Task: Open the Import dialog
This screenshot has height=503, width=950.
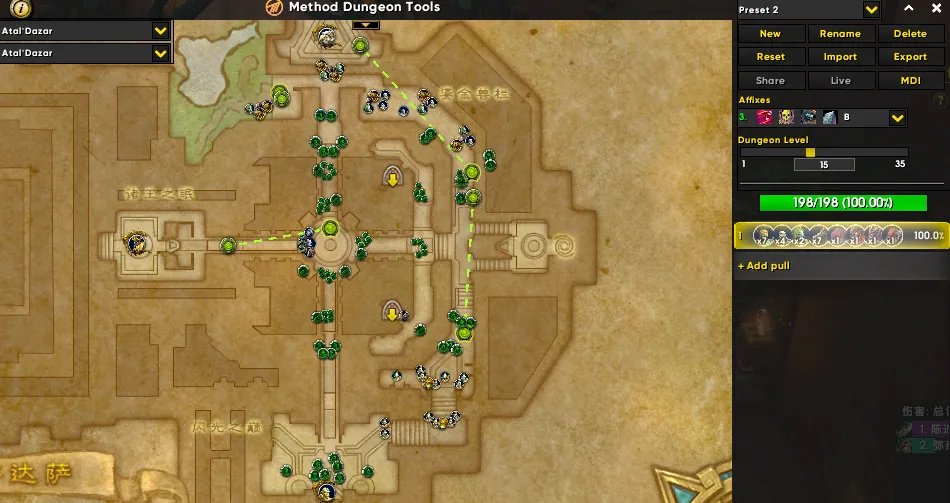Action: [x=840, y=57]
